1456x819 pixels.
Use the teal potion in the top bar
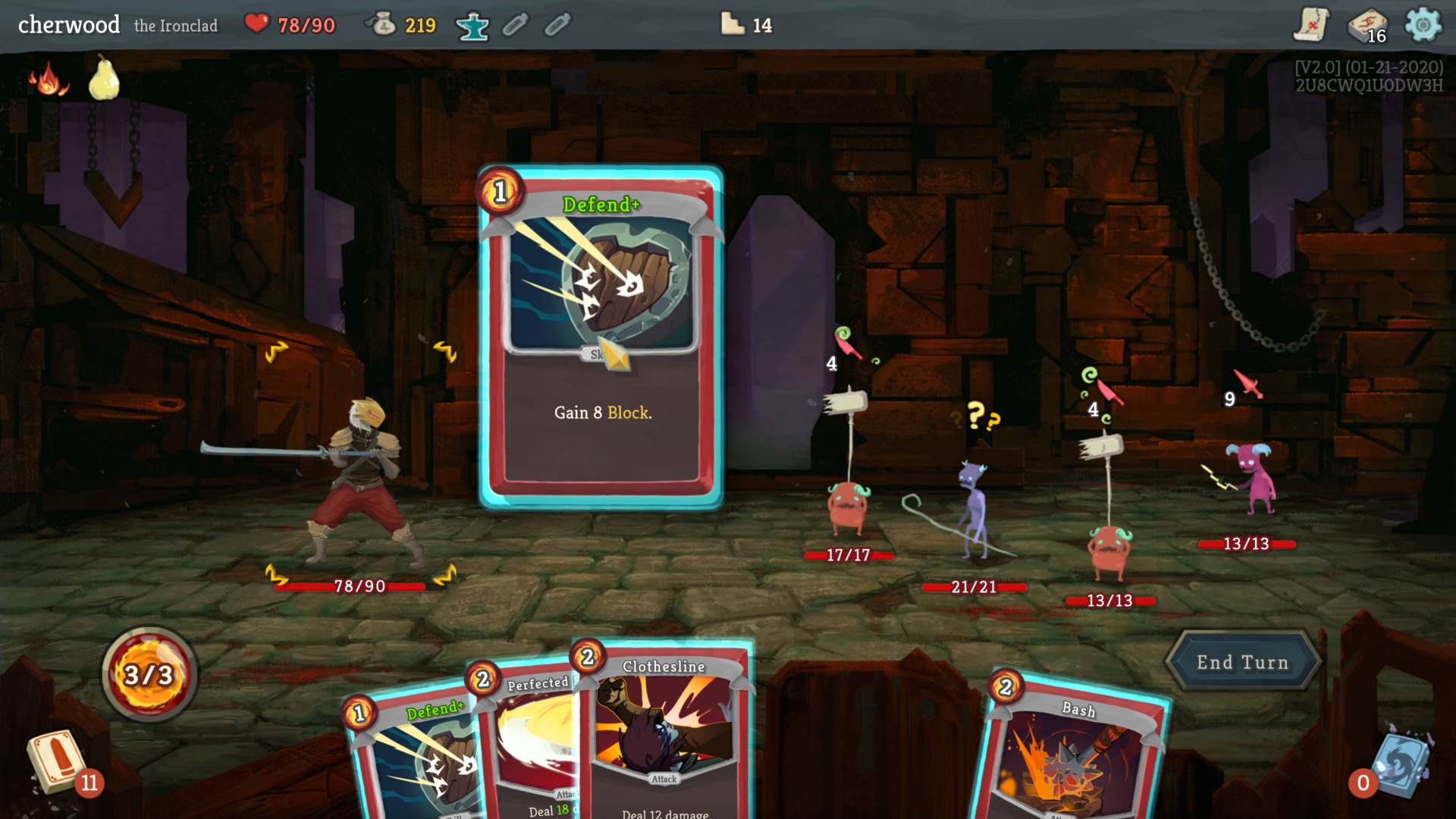472,26
